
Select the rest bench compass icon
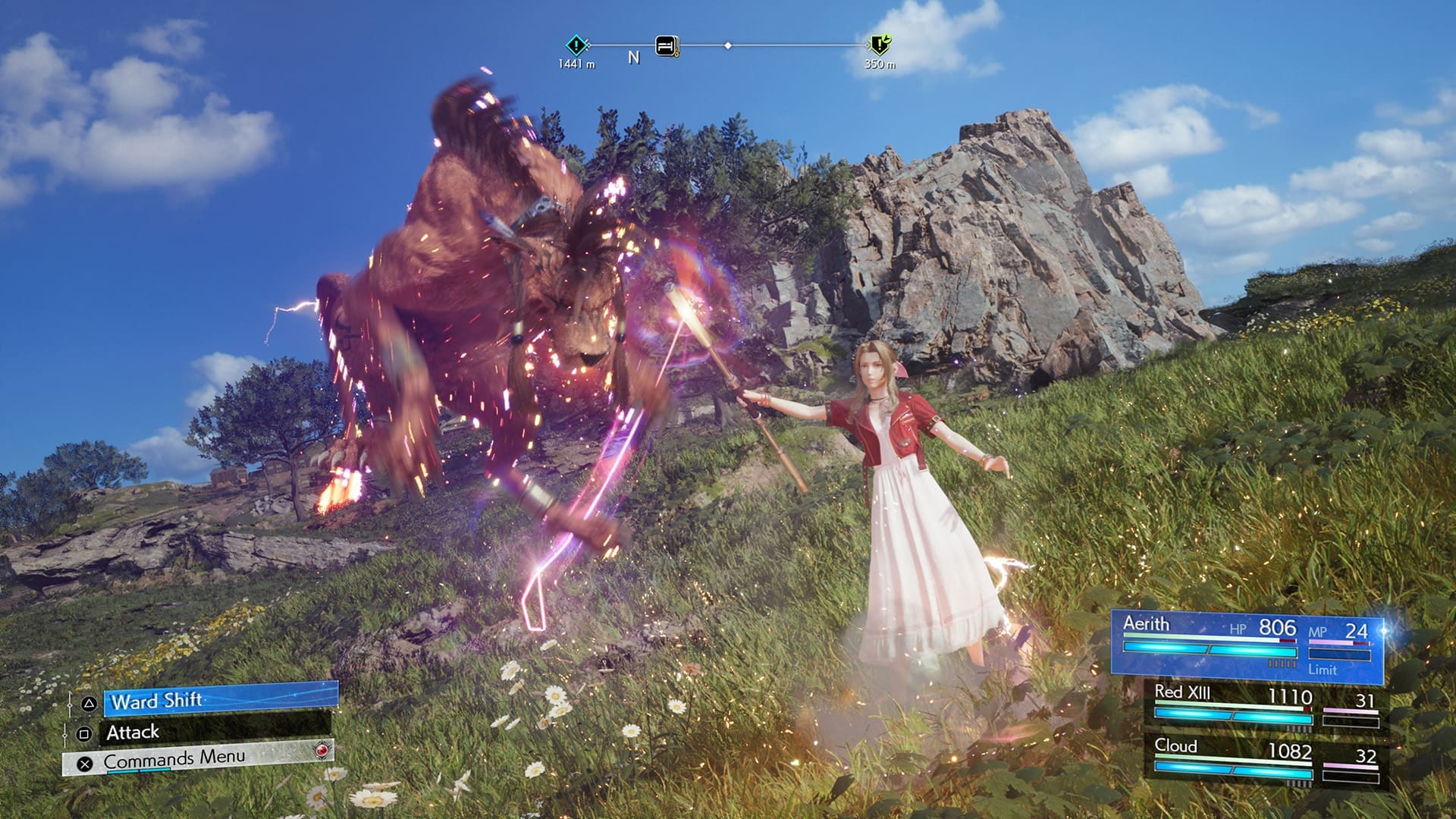(667, 46)
